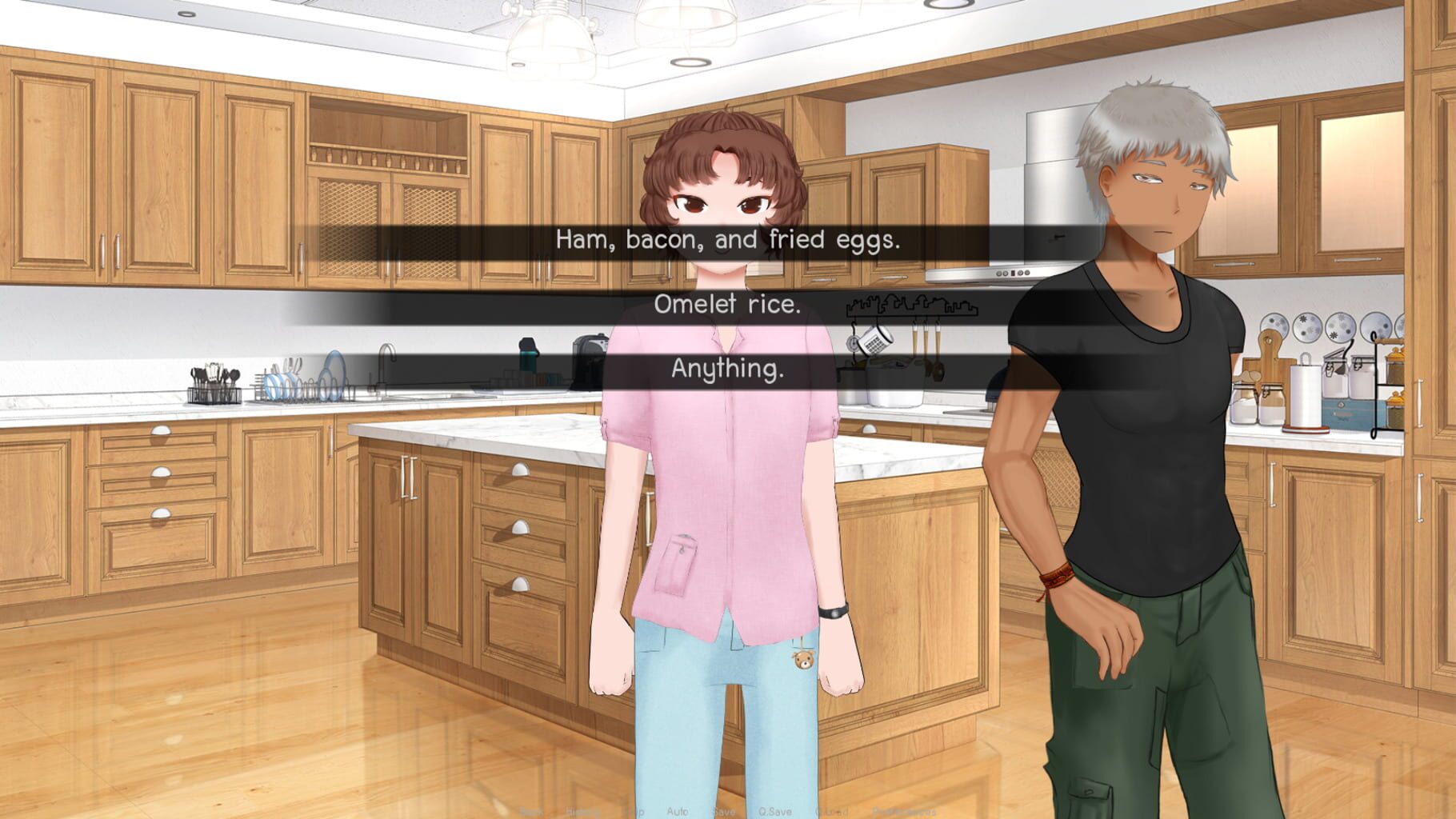Screen dimensions: 1456x819
Task: Click the brown-haired character sprite
Action: (720, 520)
